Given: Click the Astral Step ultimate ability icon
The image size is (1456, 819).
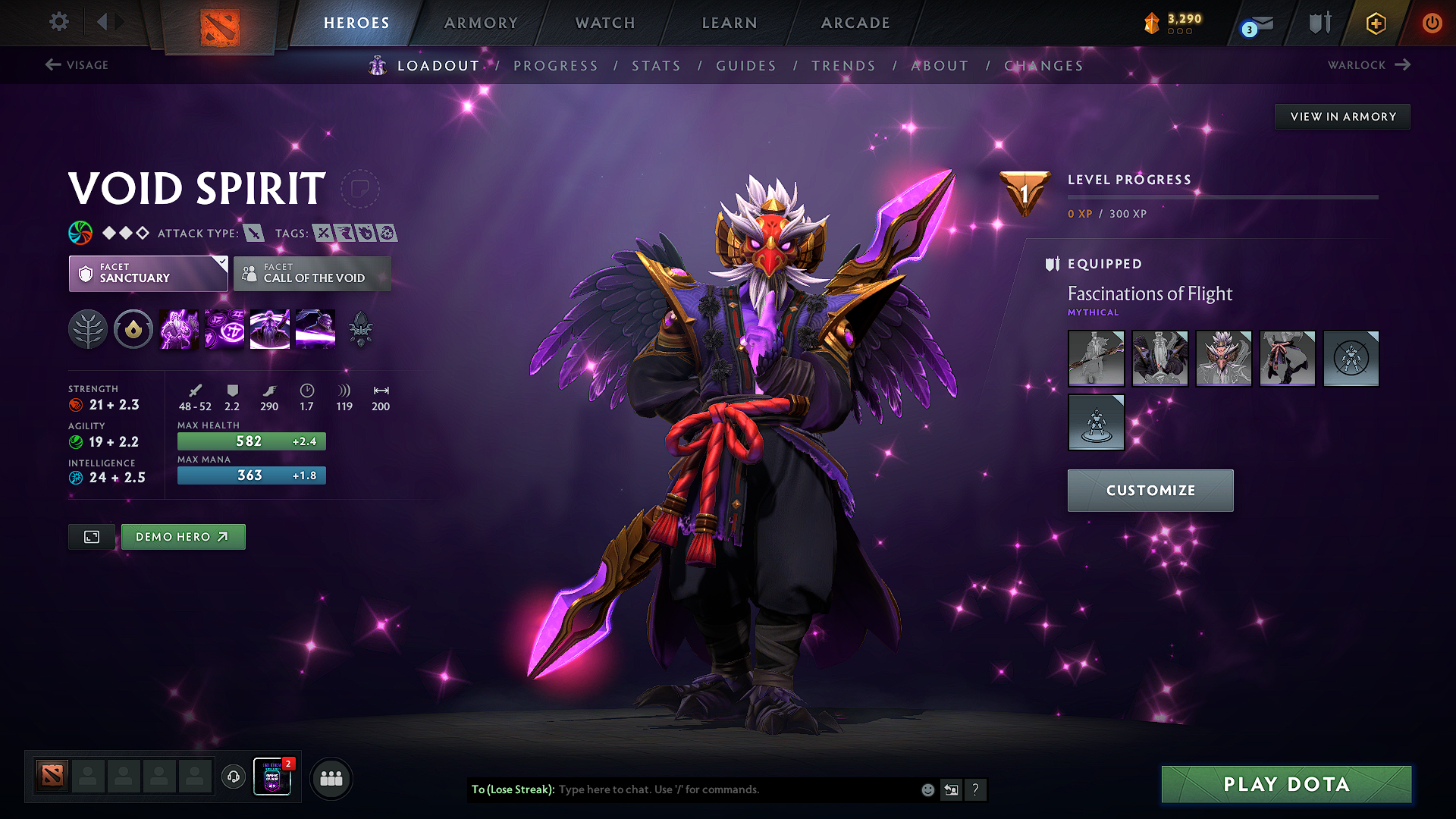Looking at the screenshot, I should point(315,328).
